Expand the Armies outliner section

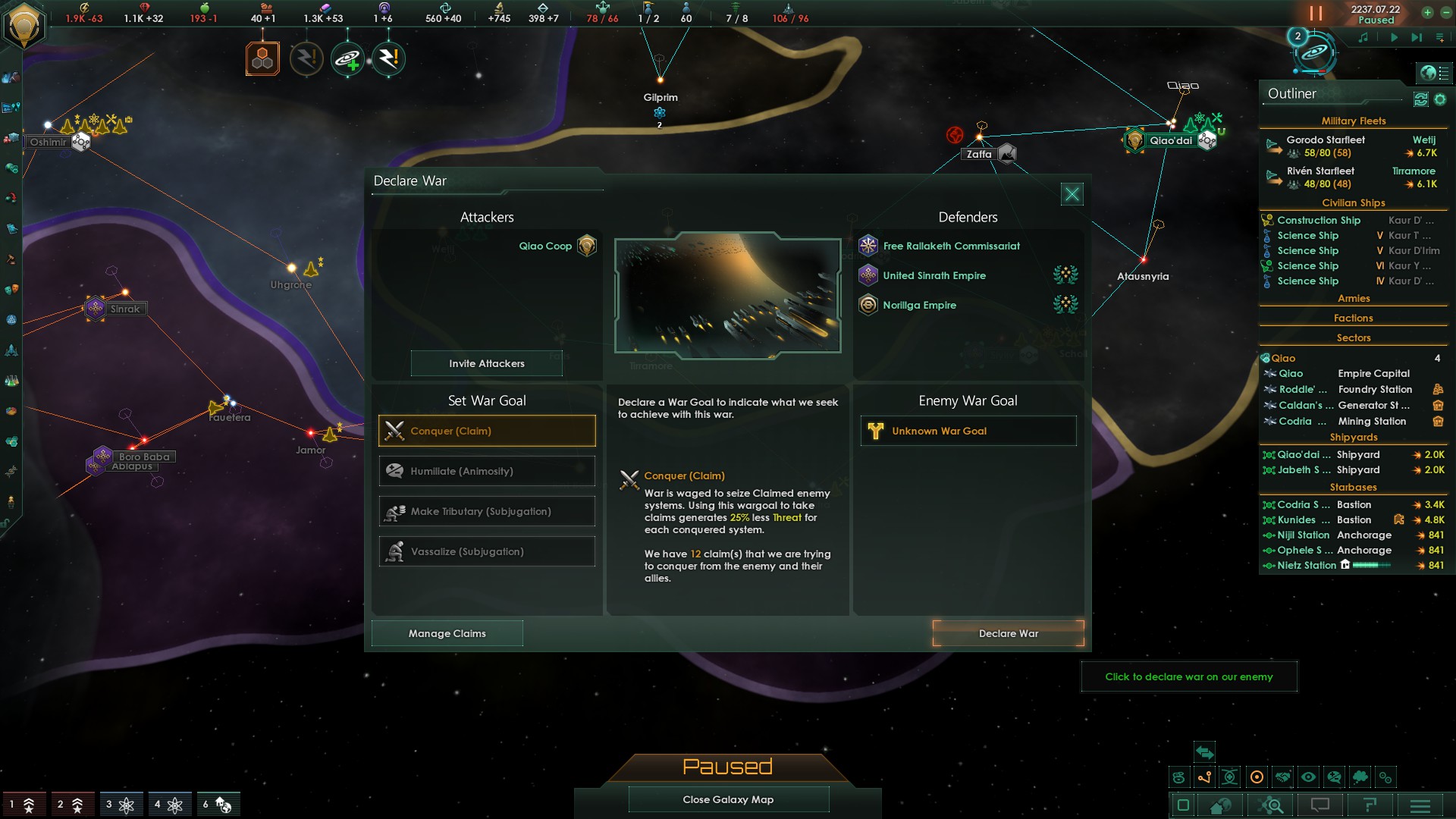tap(1354, 298)
